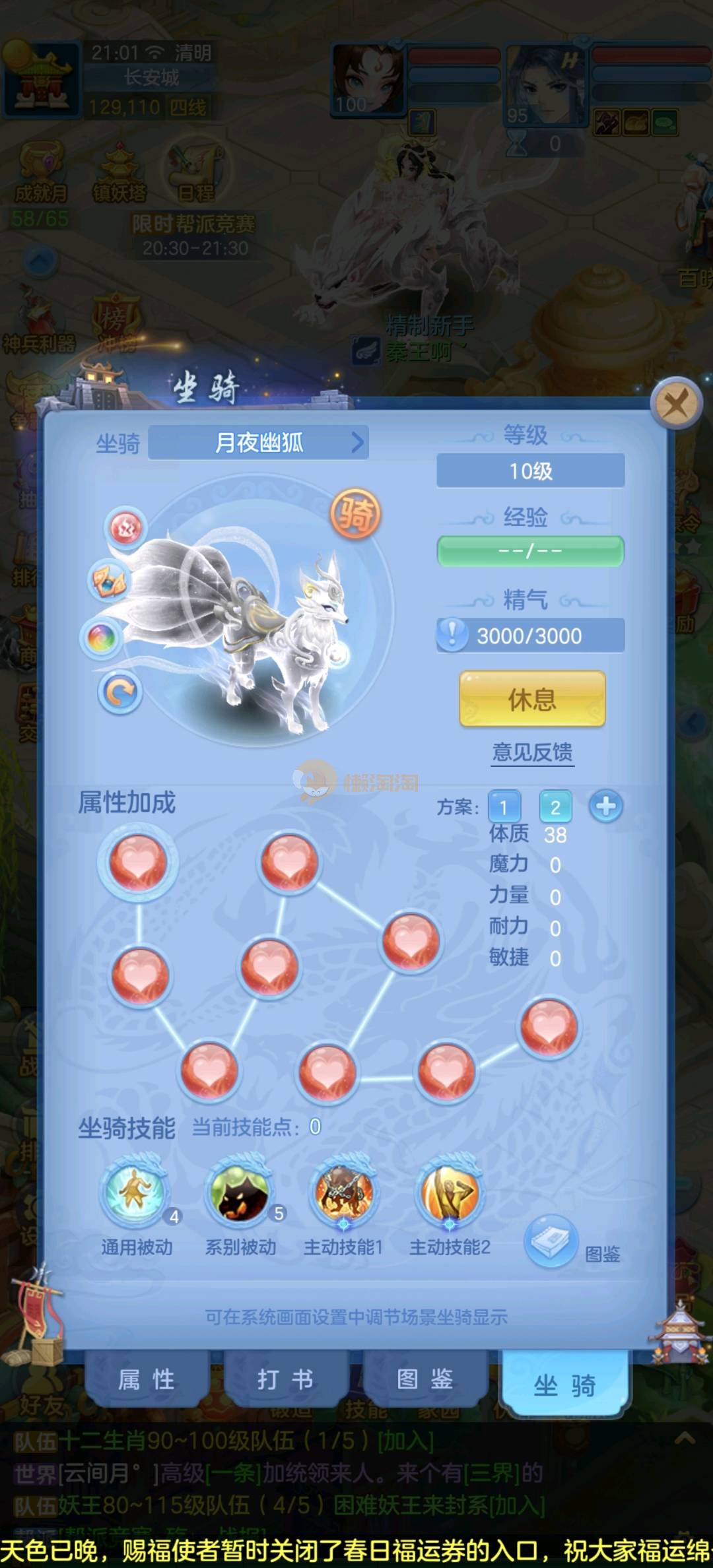Tap the yellow 休息 rest button

532,700
